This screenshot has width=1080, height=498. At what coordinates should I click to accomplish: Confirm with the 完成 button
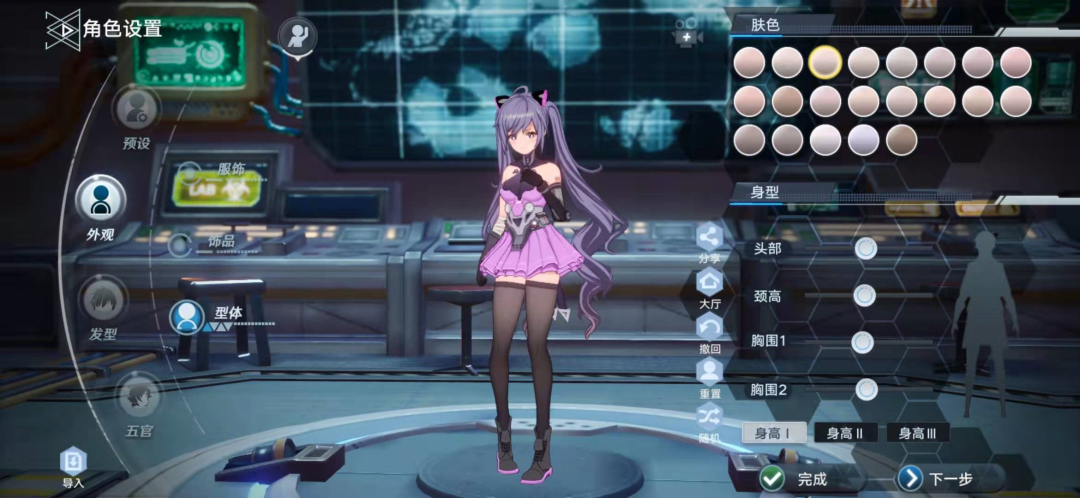[798, 479]
